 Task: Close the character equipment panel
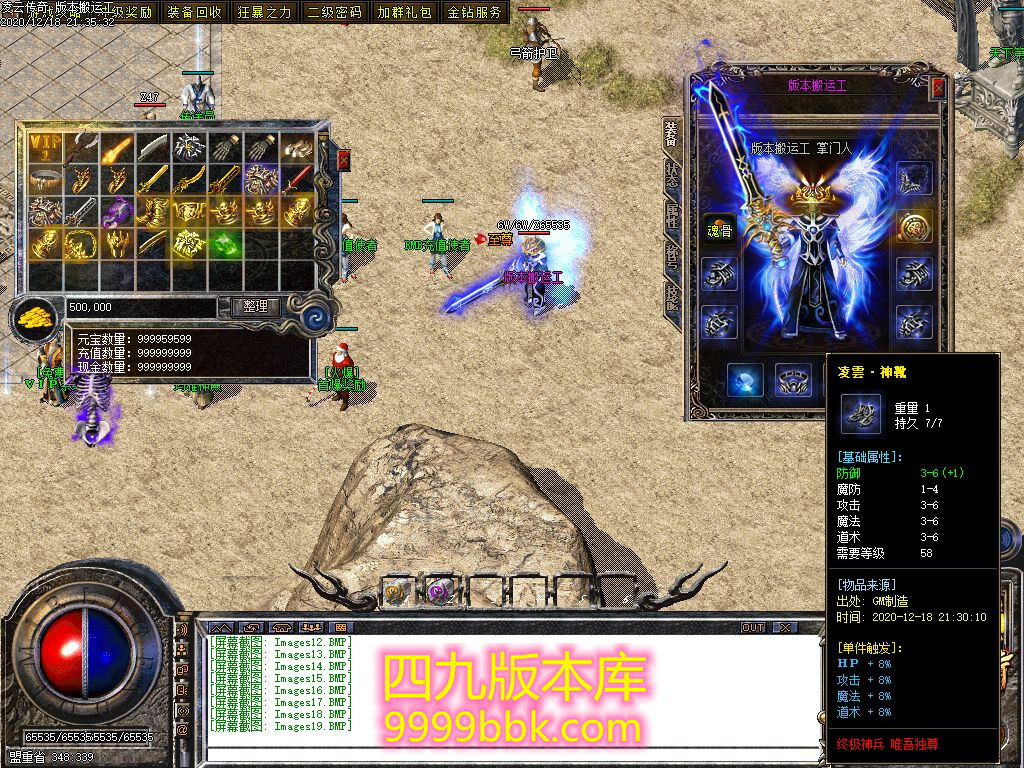(938, 88)
